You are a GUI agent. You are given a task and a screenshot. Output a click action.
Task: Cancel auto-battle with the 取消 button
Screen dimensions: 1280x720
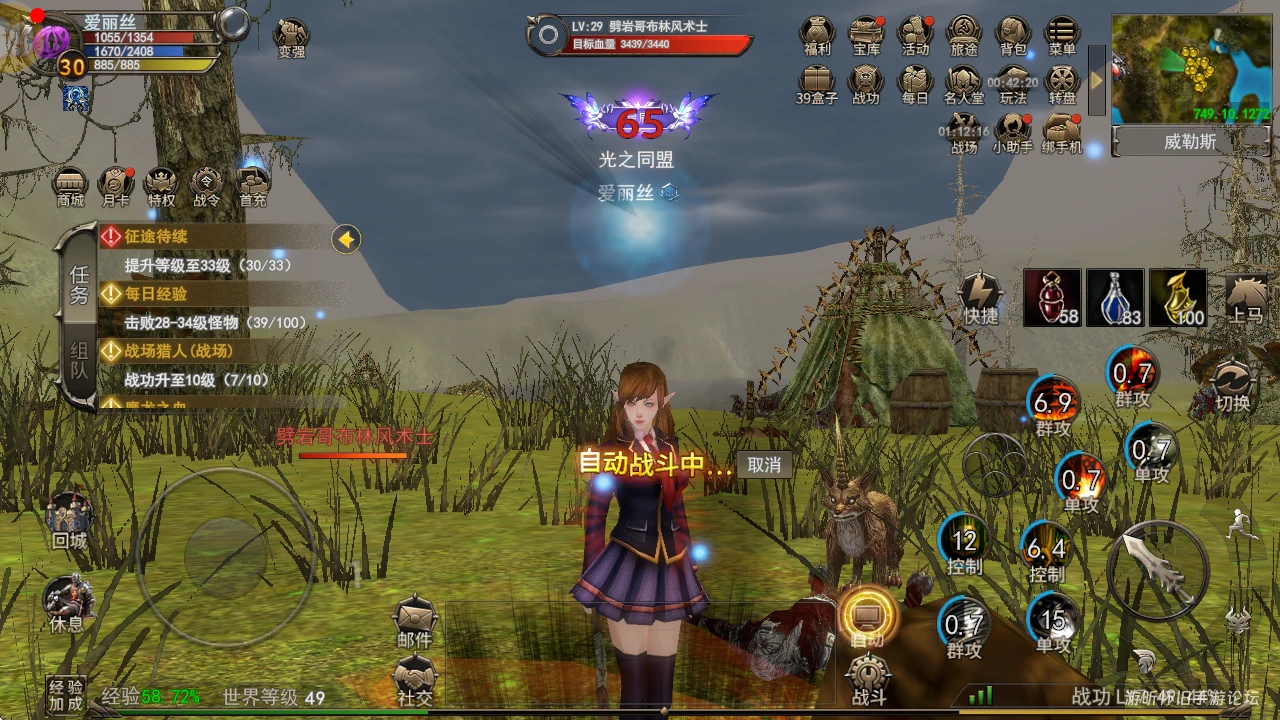click(764, 464)
